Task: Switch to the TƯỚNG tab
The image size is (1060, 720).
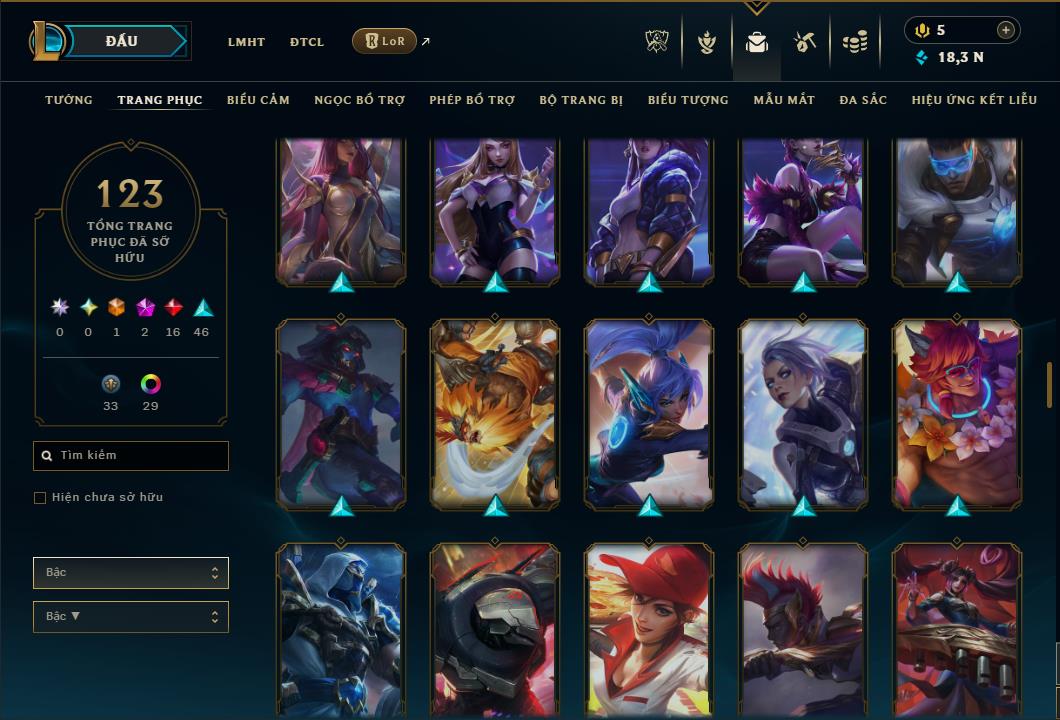Action: click(69, 100)
